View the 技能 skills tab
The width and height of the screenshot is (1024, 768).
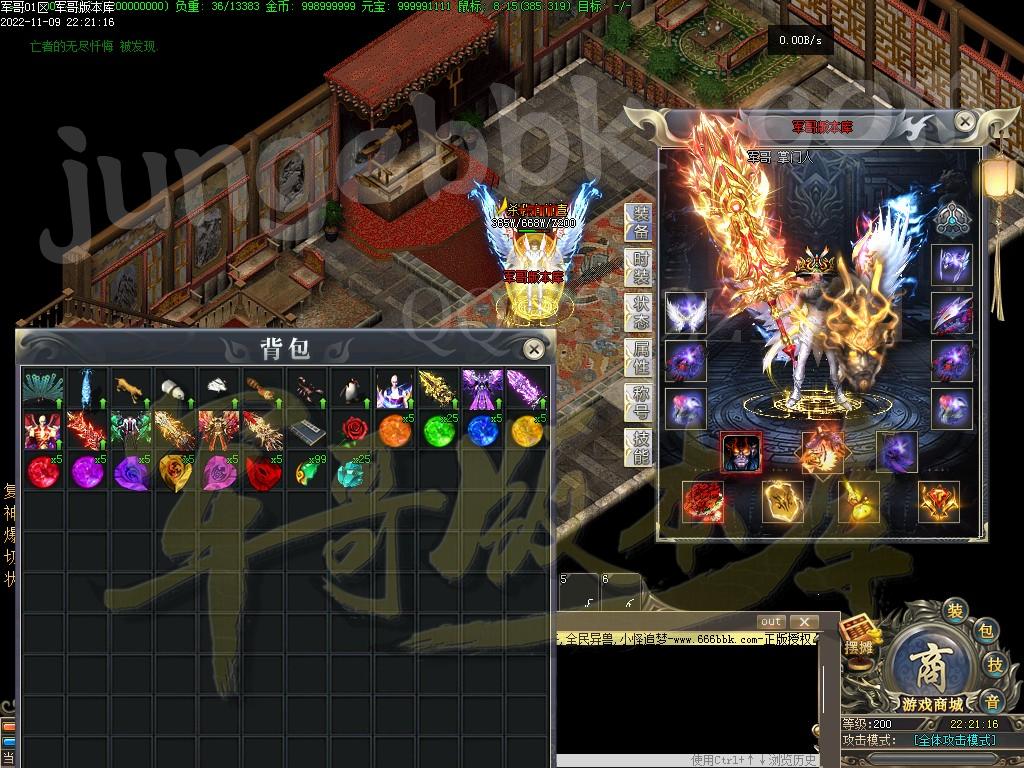(x=640, y=447)
